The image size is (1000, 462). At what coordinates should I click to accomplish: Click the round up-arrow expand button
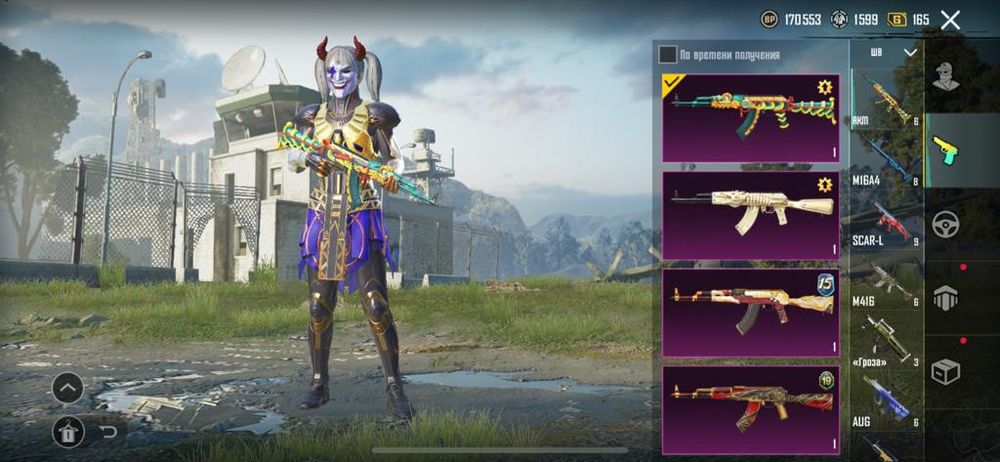(x=68, y=387)
